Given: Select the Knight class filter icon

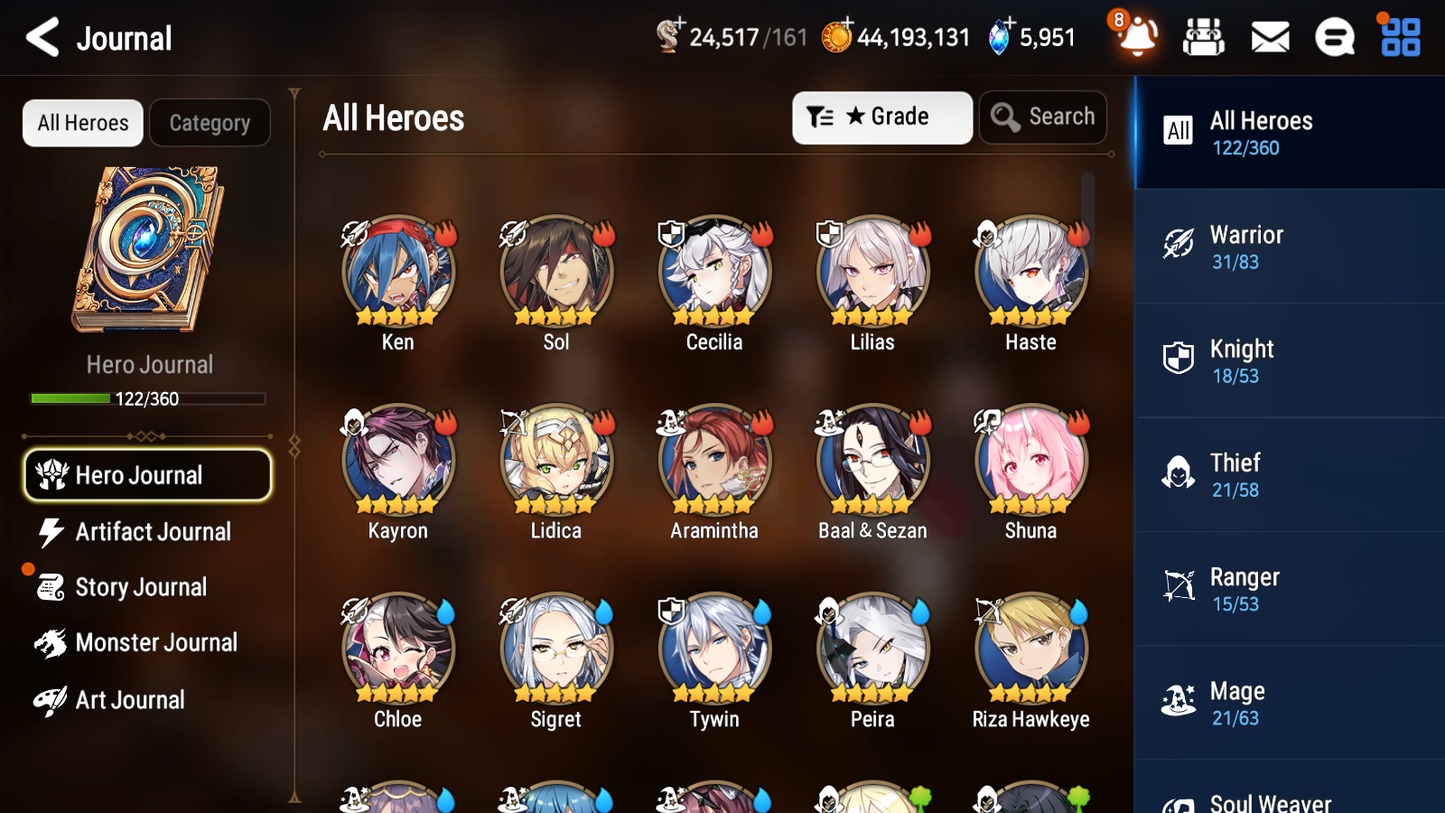Looking at the screenshot, I should tap(1178, 360).
